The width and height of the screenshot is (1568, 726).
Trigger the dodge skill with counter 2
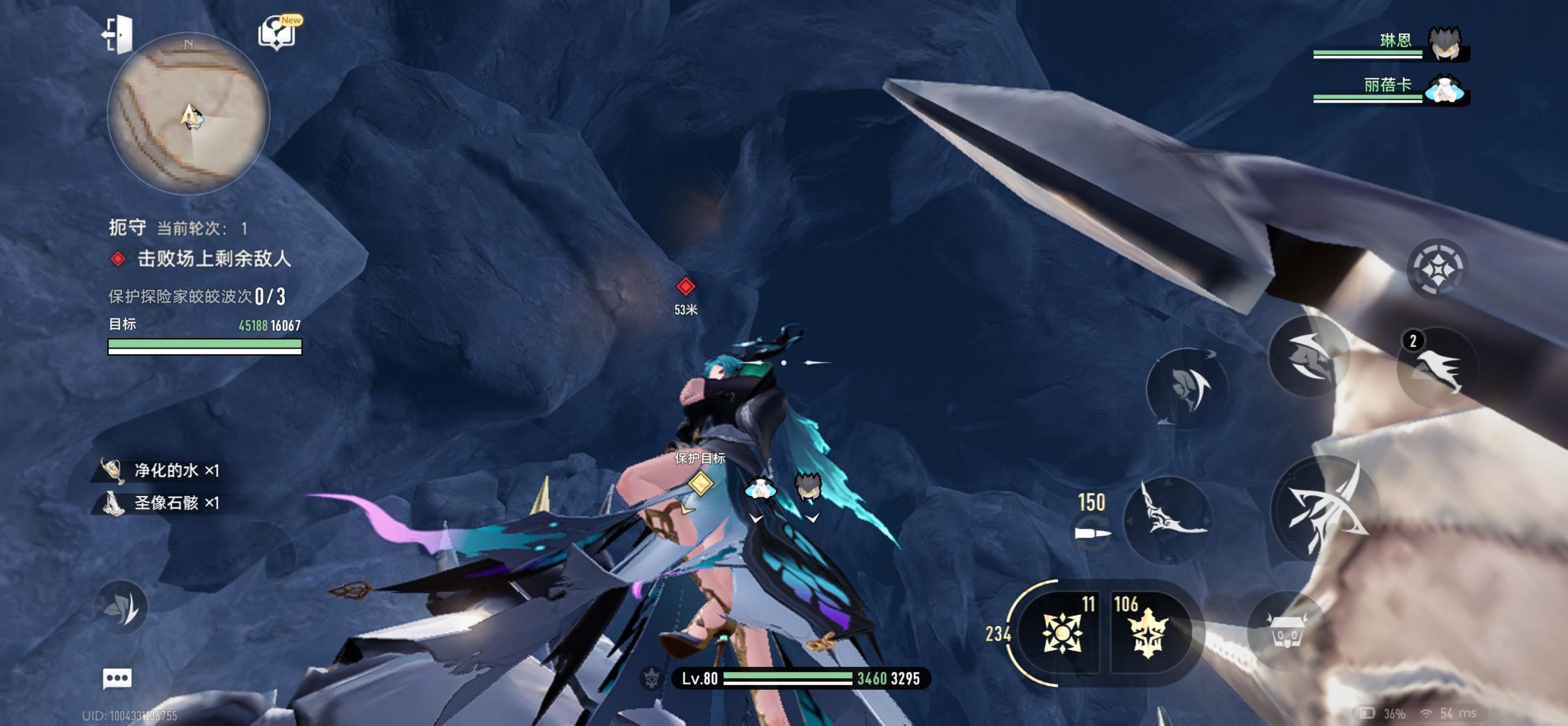point(1438,367)
